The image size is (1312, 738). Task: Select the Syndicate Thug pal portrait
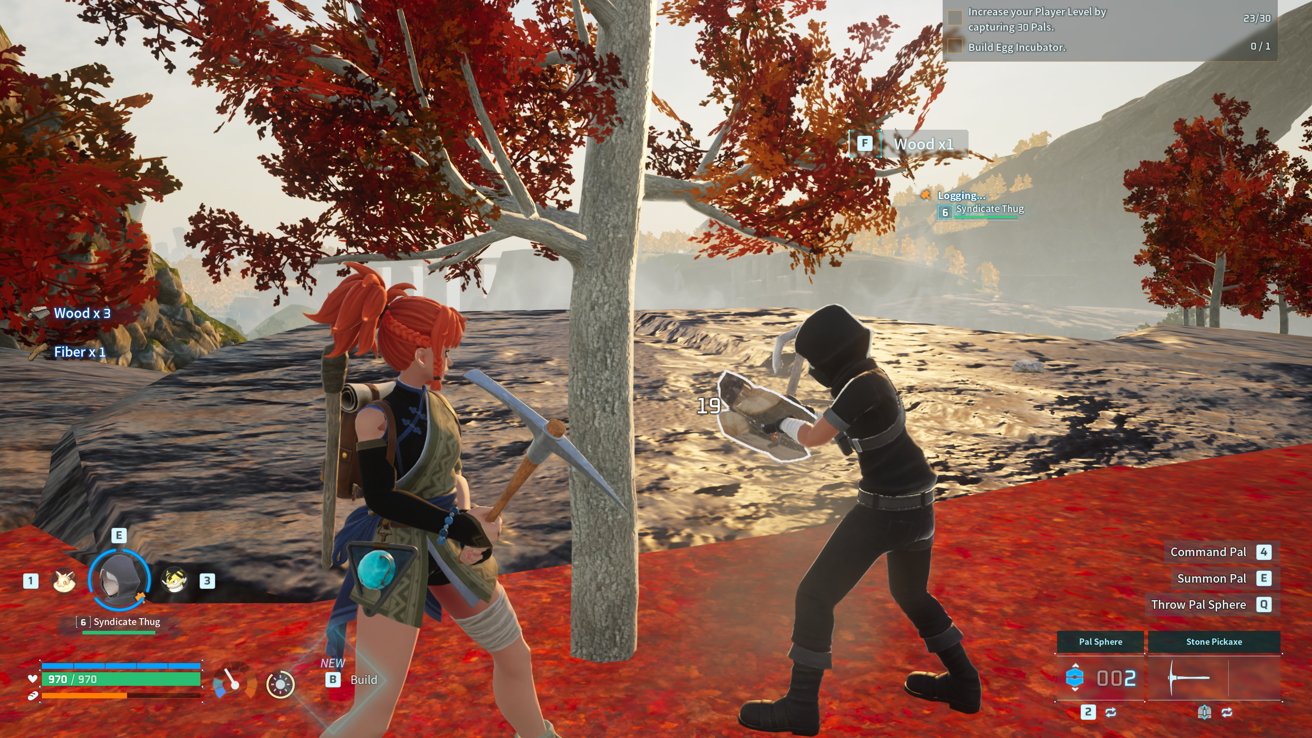pyautogui.click(x=120, y=580)
